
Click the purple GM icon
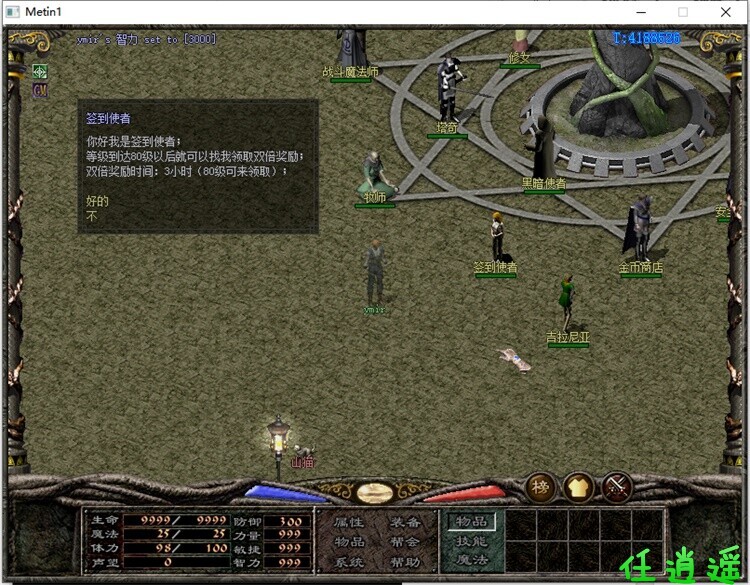click(40, 90)
